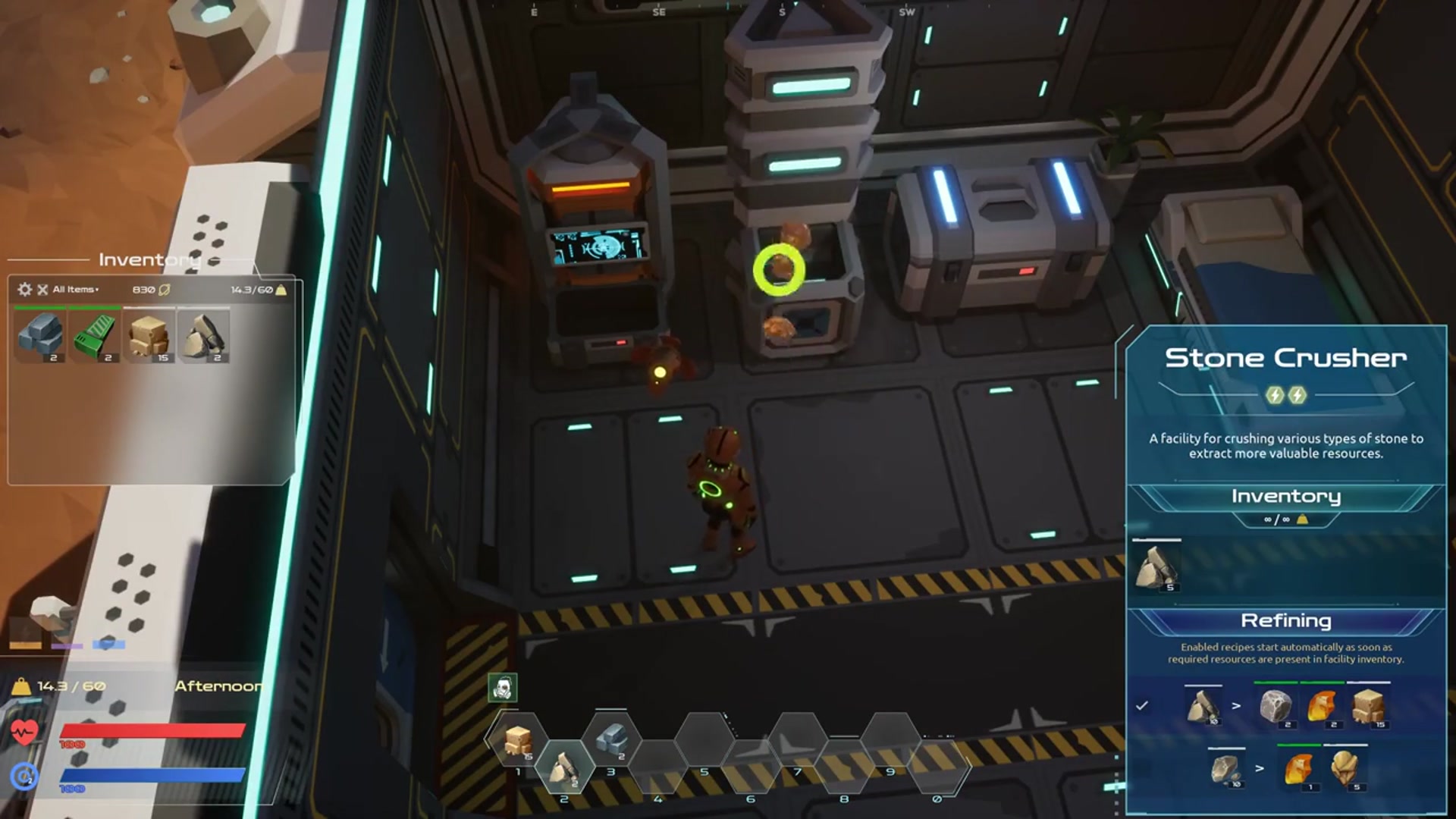Viewport: 1456px width, 819px height.
Task: Open the inventory gear settings
Action: point(24,290)
